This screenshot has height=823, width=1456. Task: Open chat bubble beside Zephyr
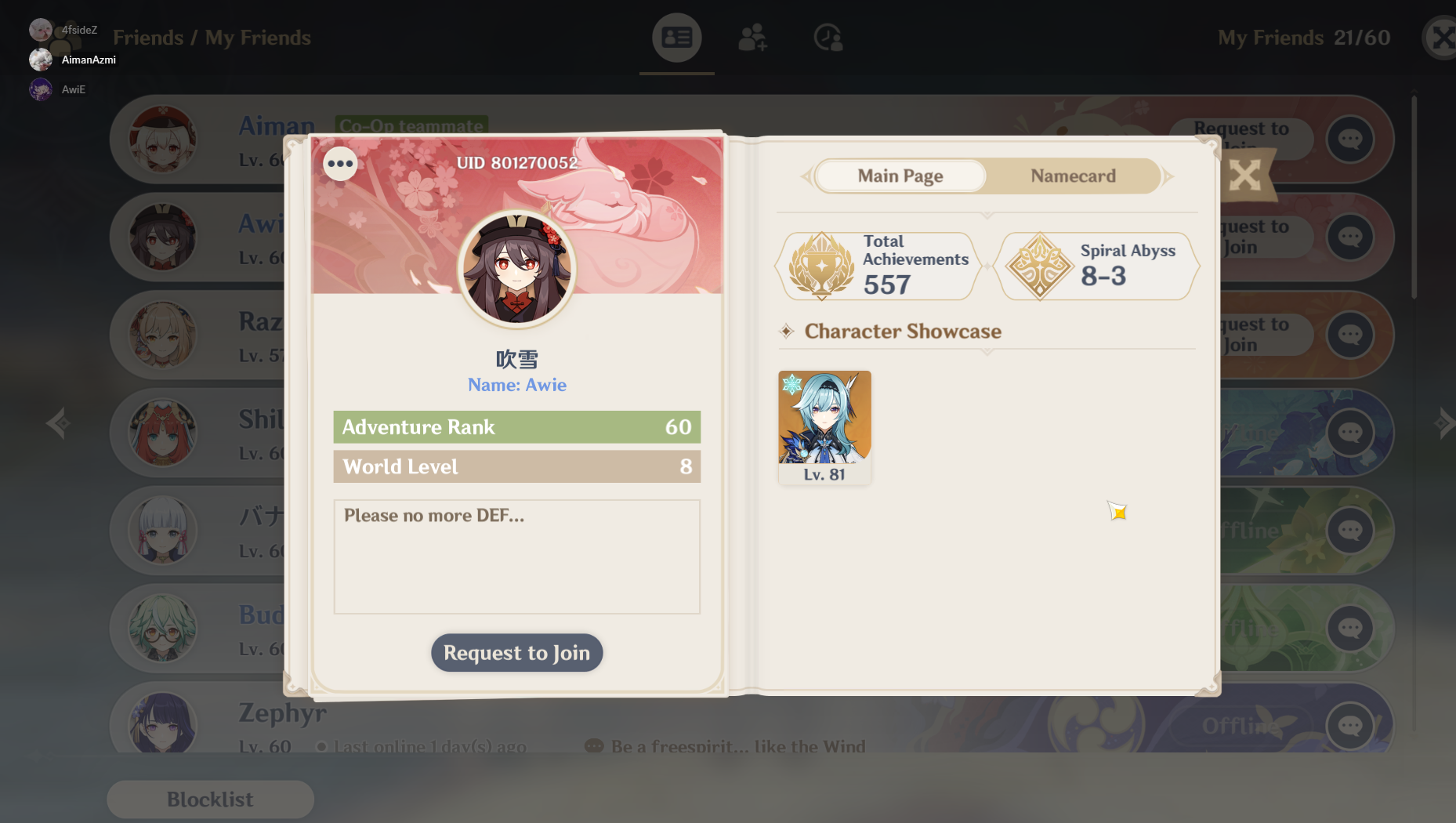point(1350,725)
